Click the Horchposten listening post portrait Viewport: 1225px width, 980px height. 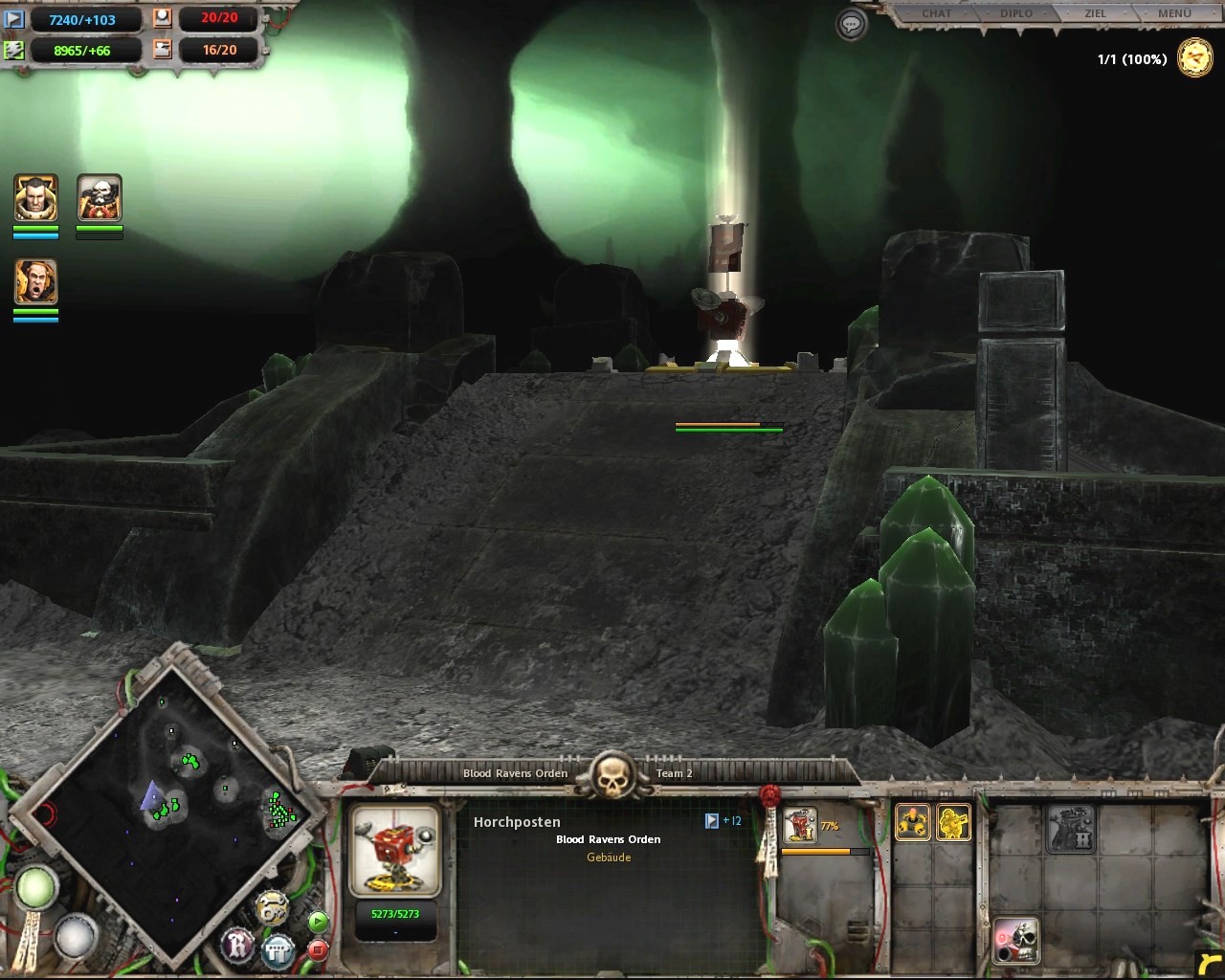(394, 851)
